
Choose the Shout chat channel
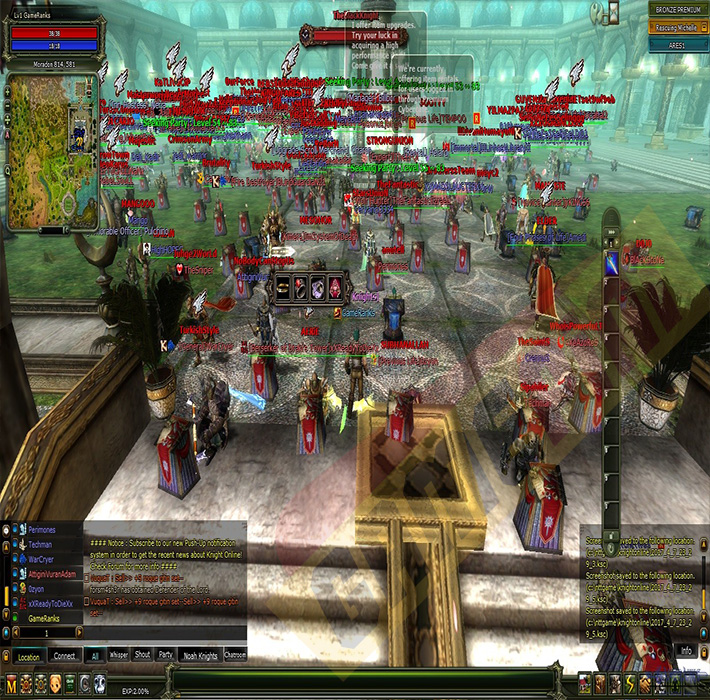142,656
